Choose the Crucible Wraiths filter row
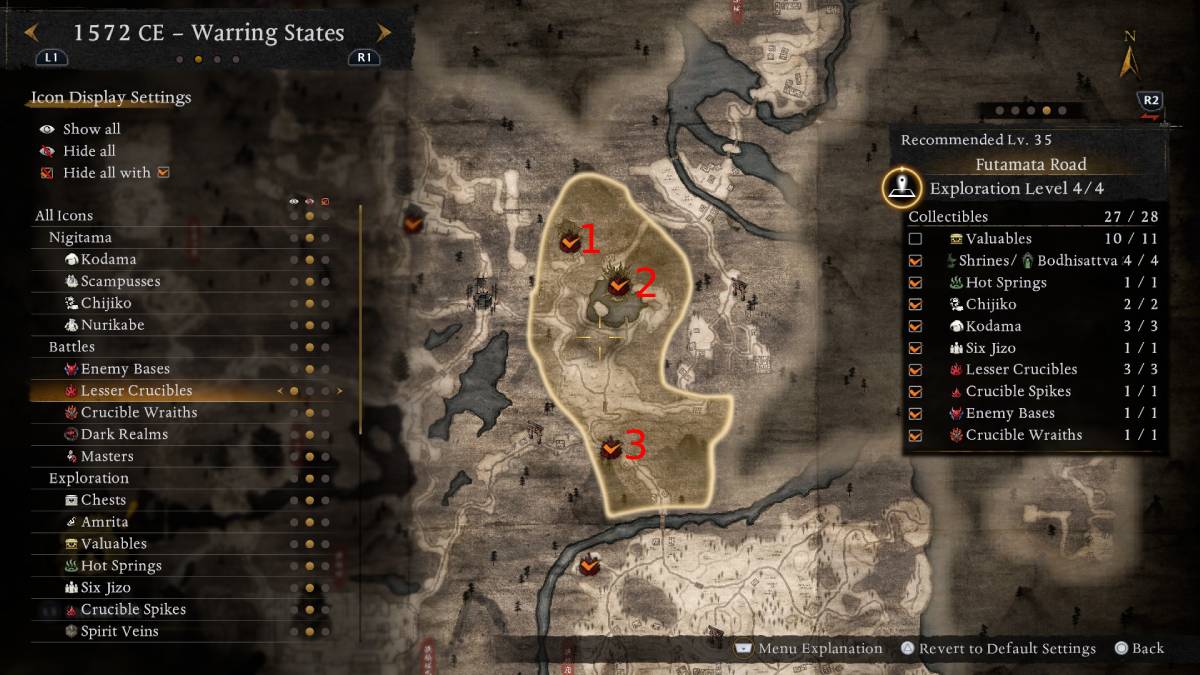This screenshot has width=1200, height=675. (138, 413)
